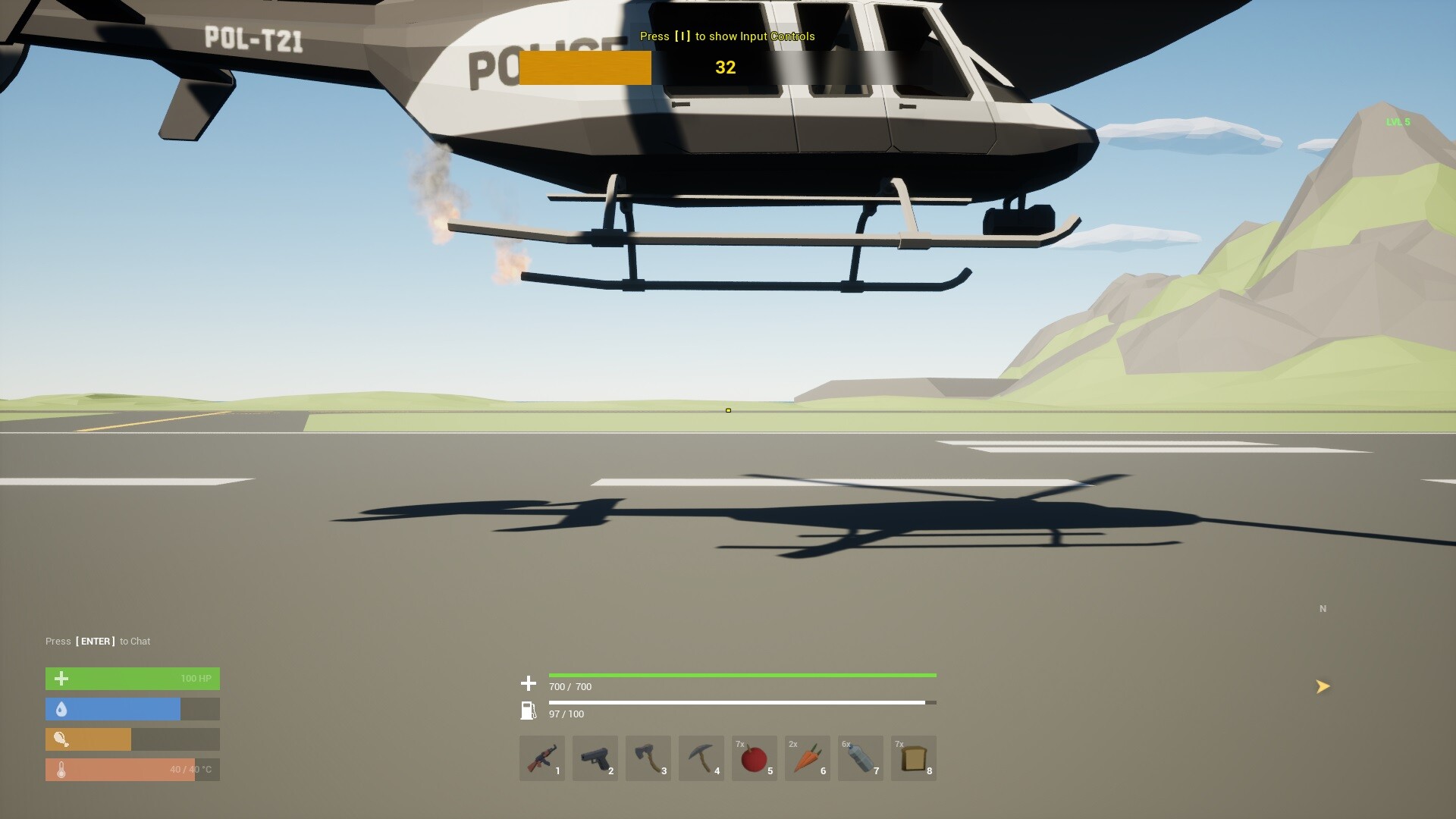The image size is (1456, 819).
Task: Click the Press ENTER to Chat label
Action: point(98,641)
